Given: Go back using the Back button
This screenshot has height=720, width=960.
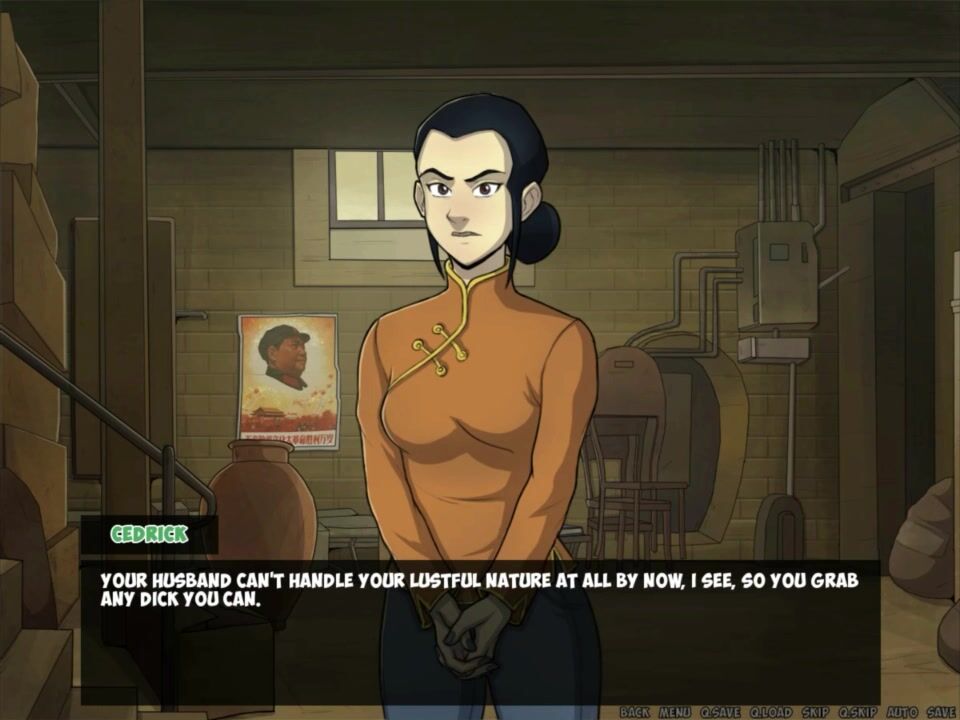Looking at the screenshot, I should coord(635,712).
